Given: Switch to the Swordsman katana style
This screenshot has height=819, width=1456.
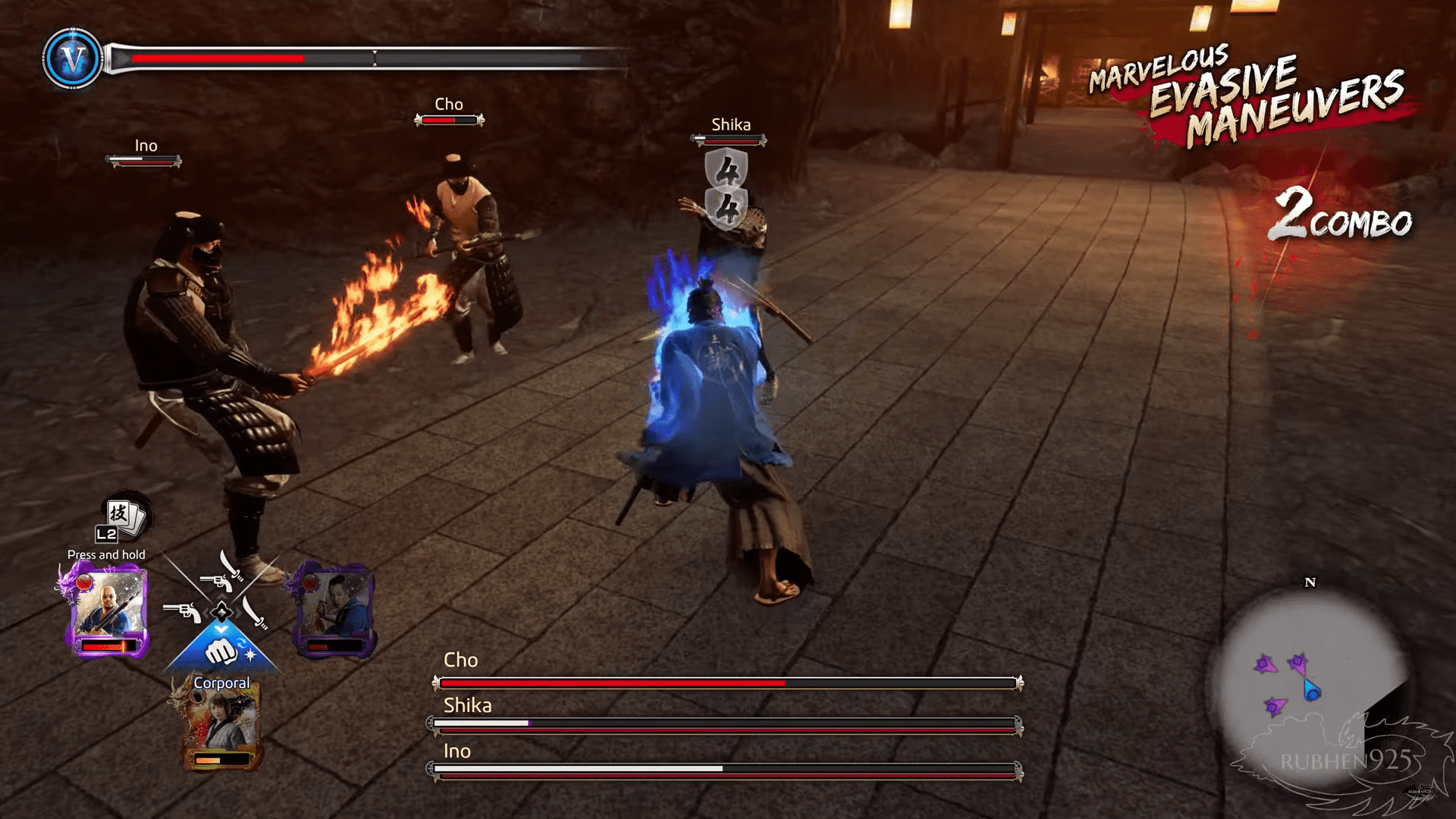Looking at the screenshot, I should (x=255, y=613).
